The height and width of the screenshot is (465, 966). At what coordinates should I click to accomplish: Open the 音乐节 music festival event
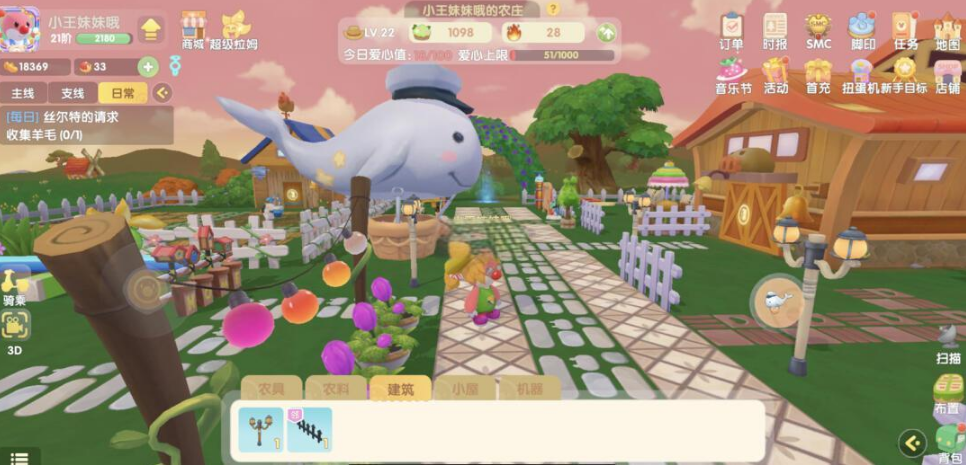732,75
